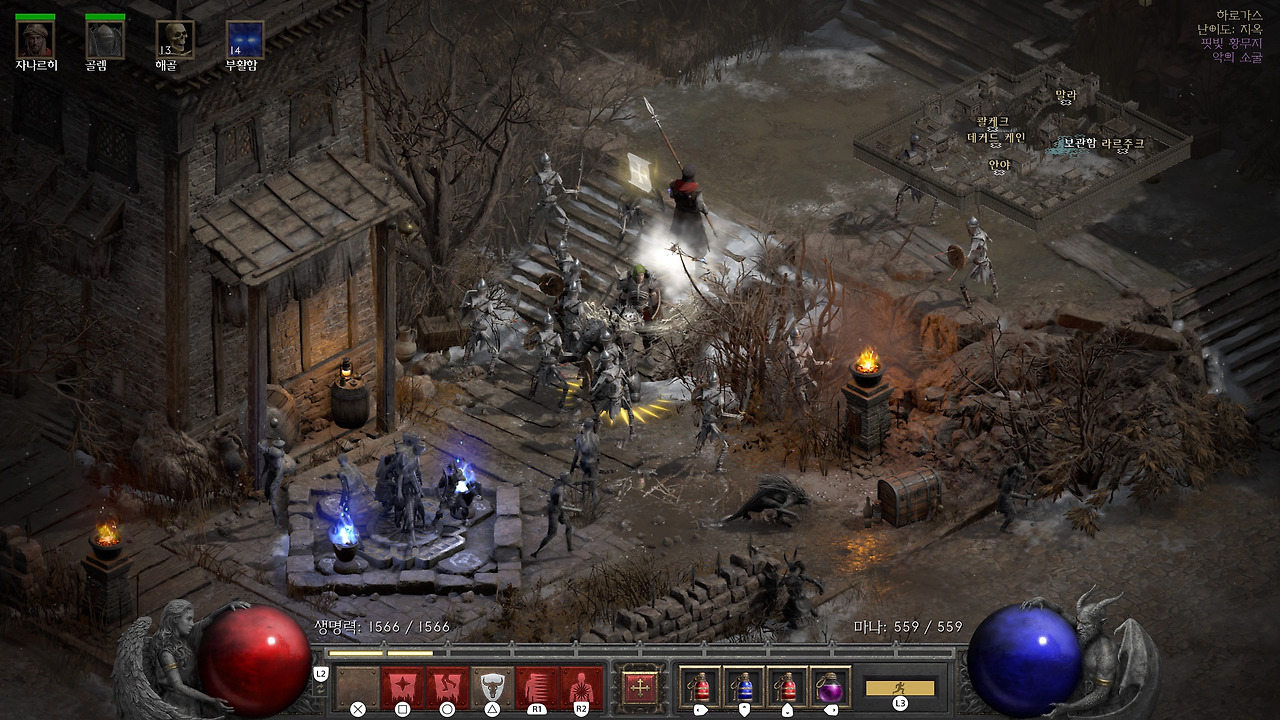Use the second red healing potion

787,687
